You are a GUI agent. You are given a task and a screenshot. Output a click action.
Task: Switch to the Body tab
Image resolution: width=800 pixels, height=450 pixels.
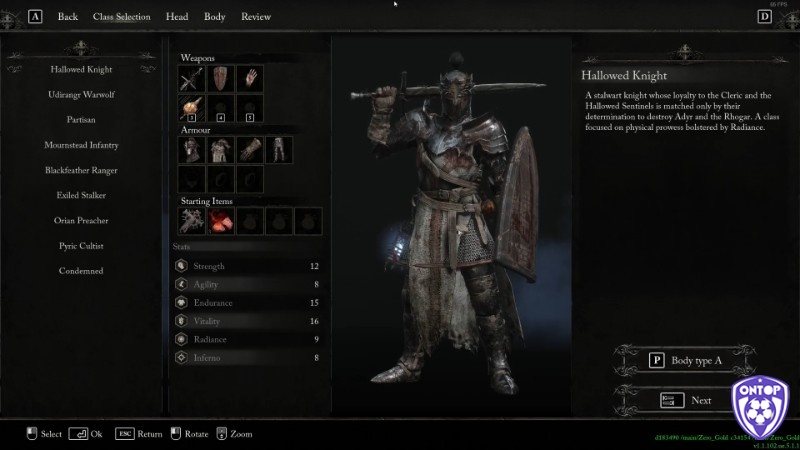point(214,17)
